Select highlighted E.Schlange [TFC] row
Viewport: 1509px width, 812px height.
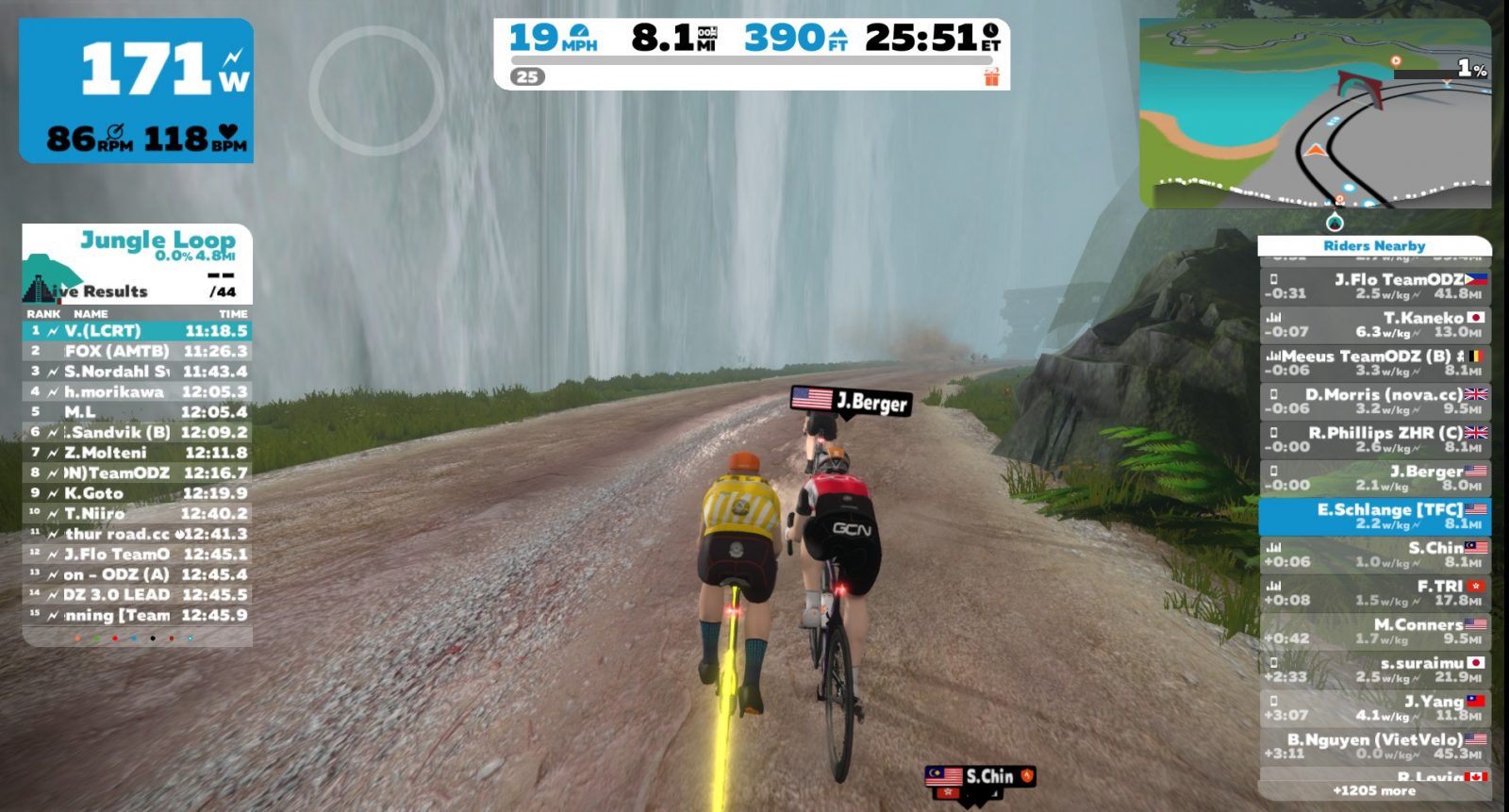click(x=1375, y=516)
